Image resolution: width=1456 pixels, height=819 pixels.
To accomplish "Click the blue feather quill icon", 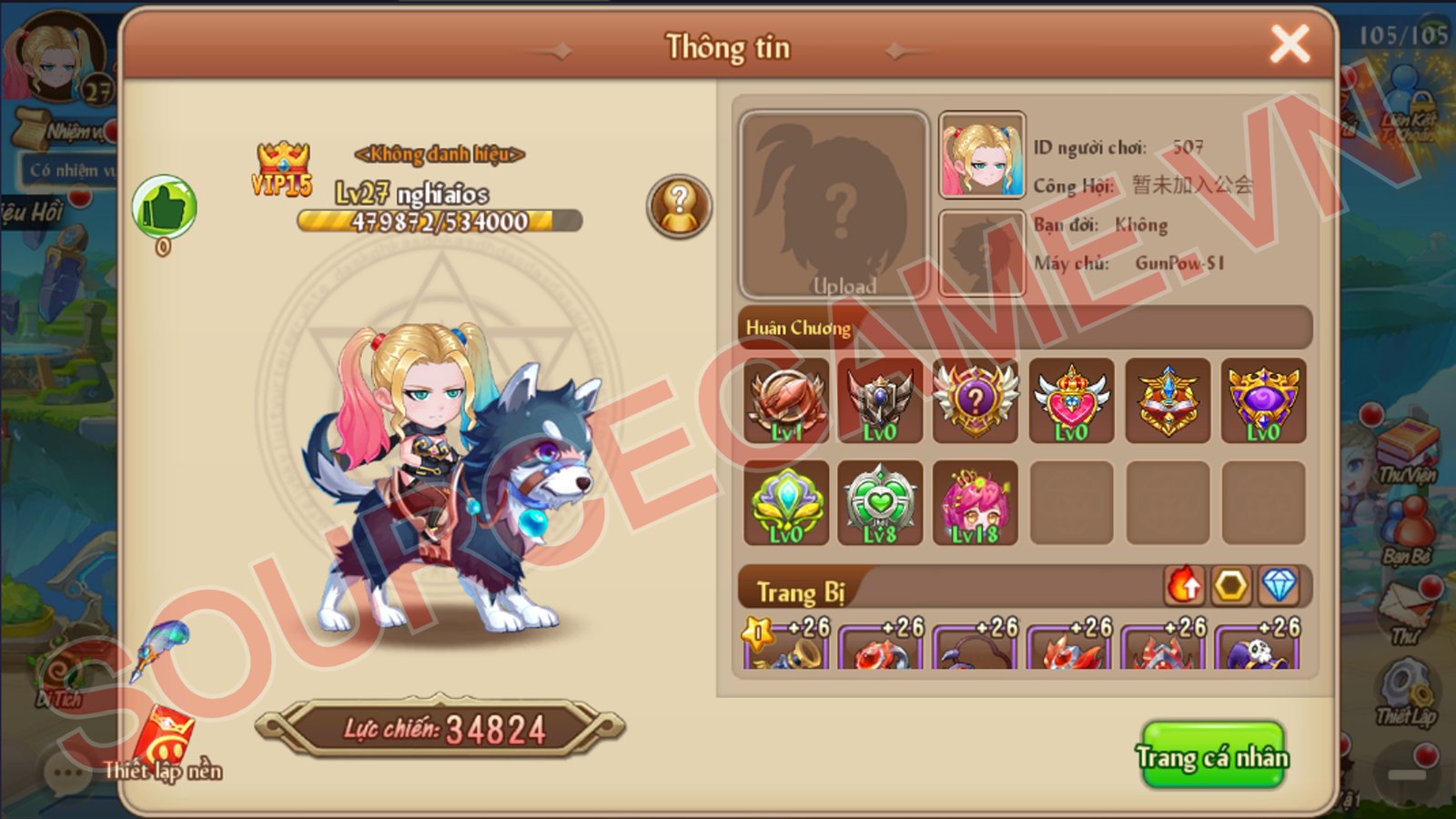I will (x=161, y=647).
